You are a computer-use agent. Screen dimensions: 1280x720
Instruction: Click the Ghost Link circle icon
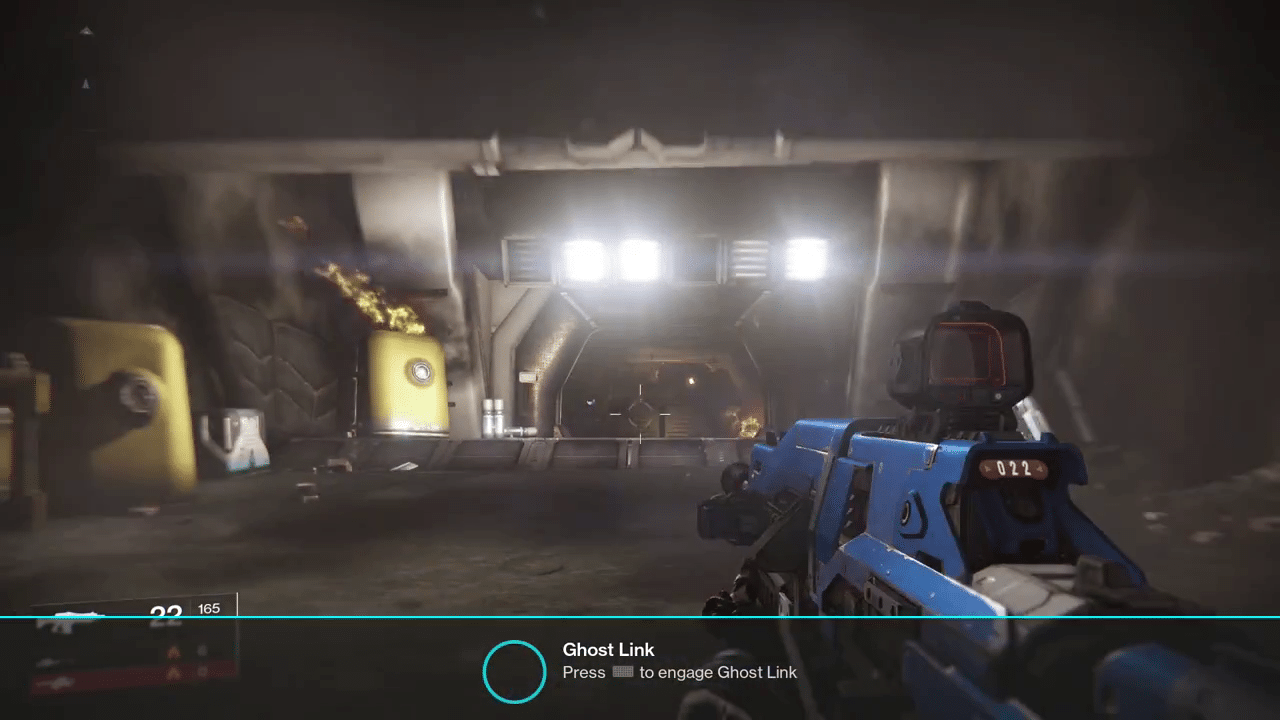click(514, 671)
